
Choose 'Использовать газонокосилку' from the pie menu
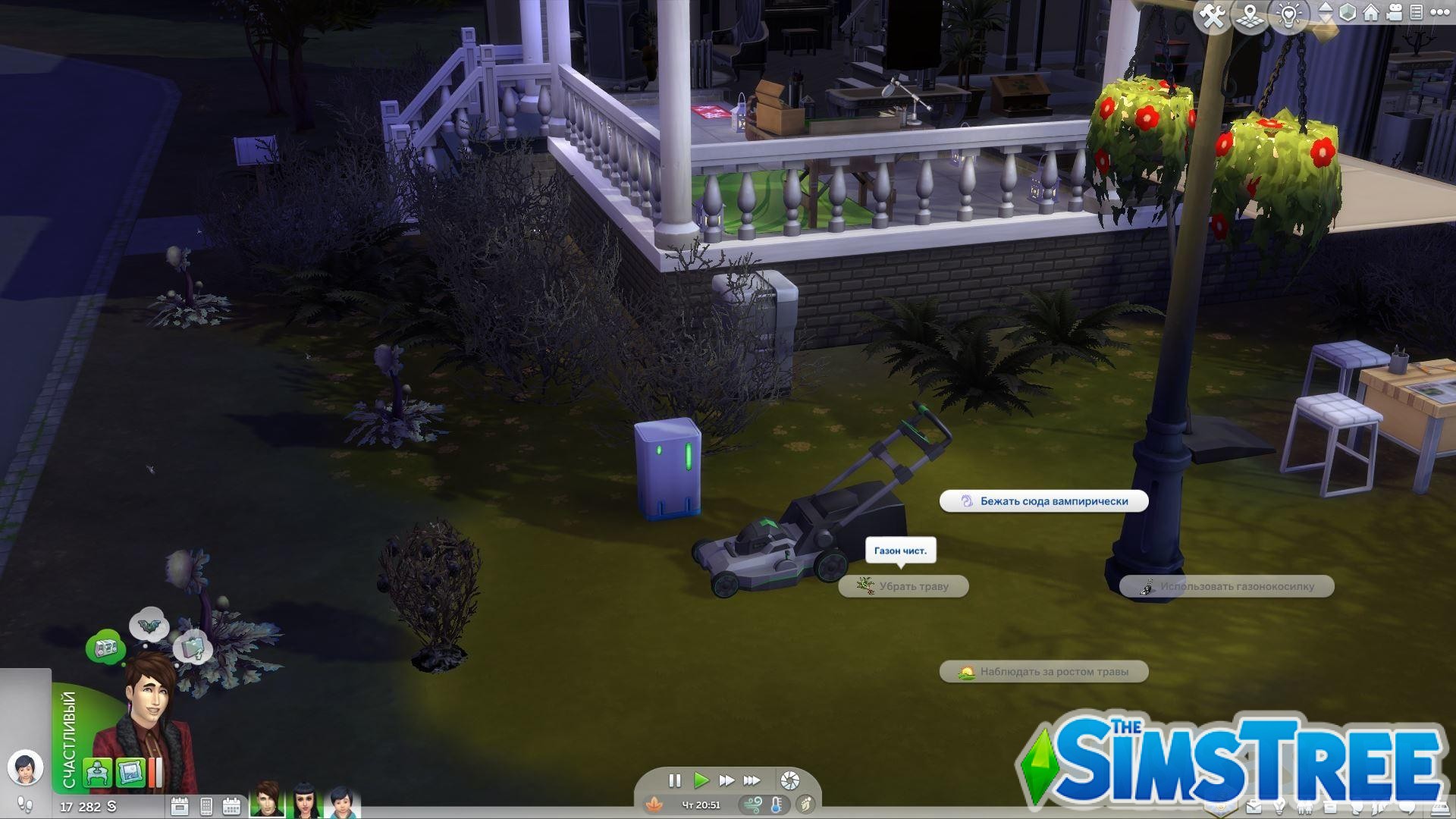pyautogui.click(x=1232, y=586)
